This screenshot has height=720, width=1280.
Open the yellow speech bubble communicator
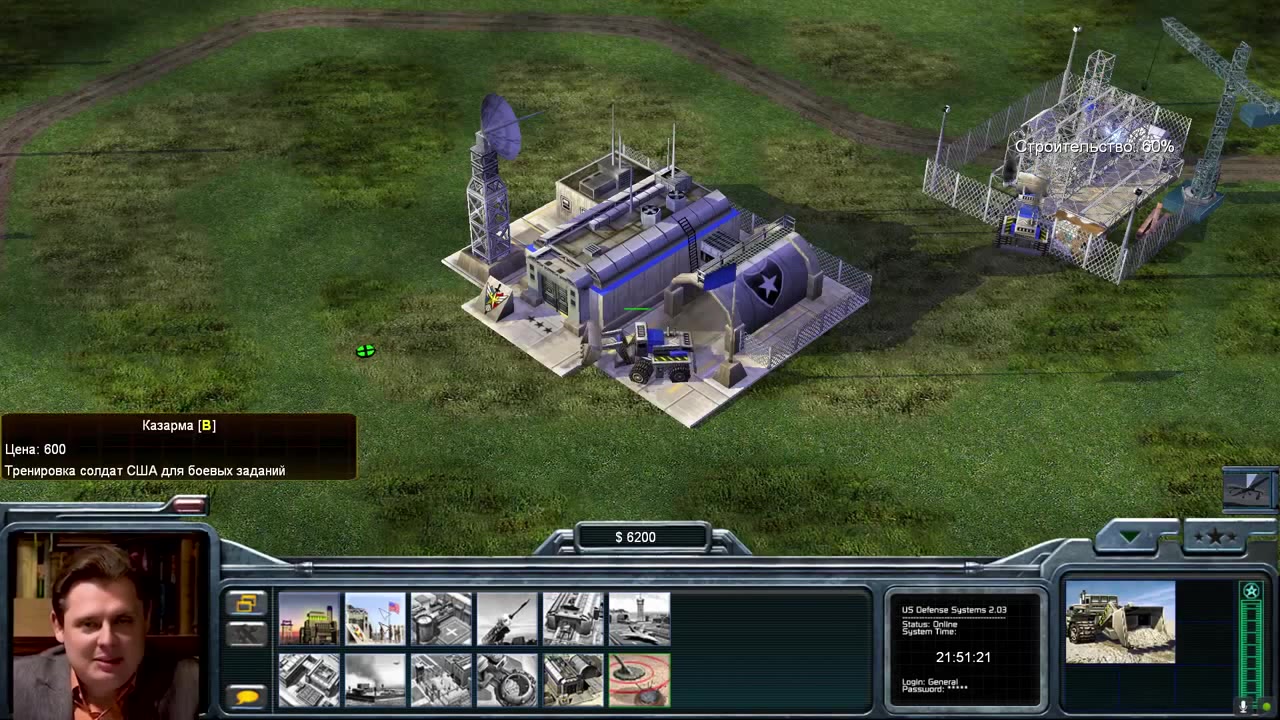(246, 696)
